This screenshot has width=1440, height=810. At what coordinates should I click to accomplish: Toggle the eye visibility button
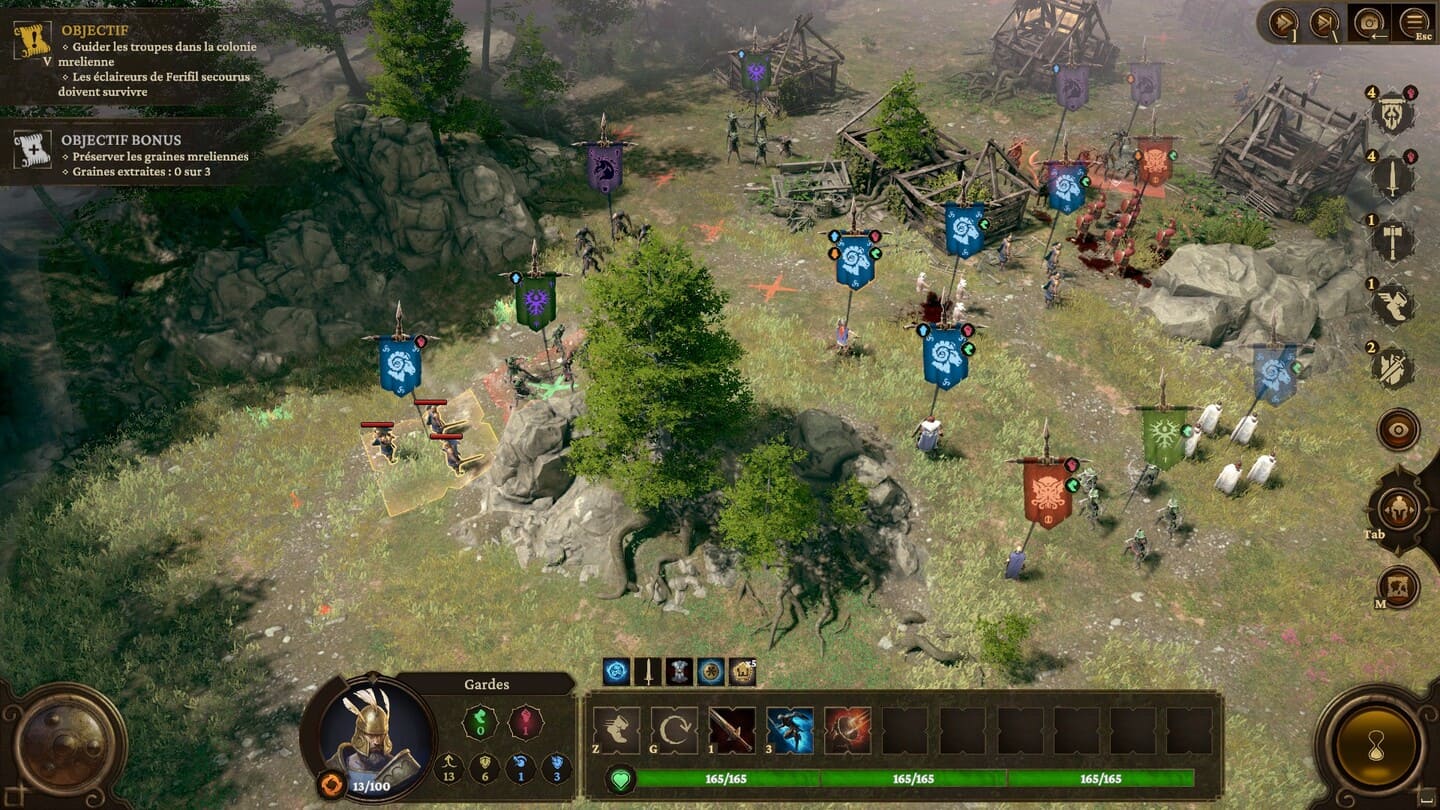pos(1397,429)
